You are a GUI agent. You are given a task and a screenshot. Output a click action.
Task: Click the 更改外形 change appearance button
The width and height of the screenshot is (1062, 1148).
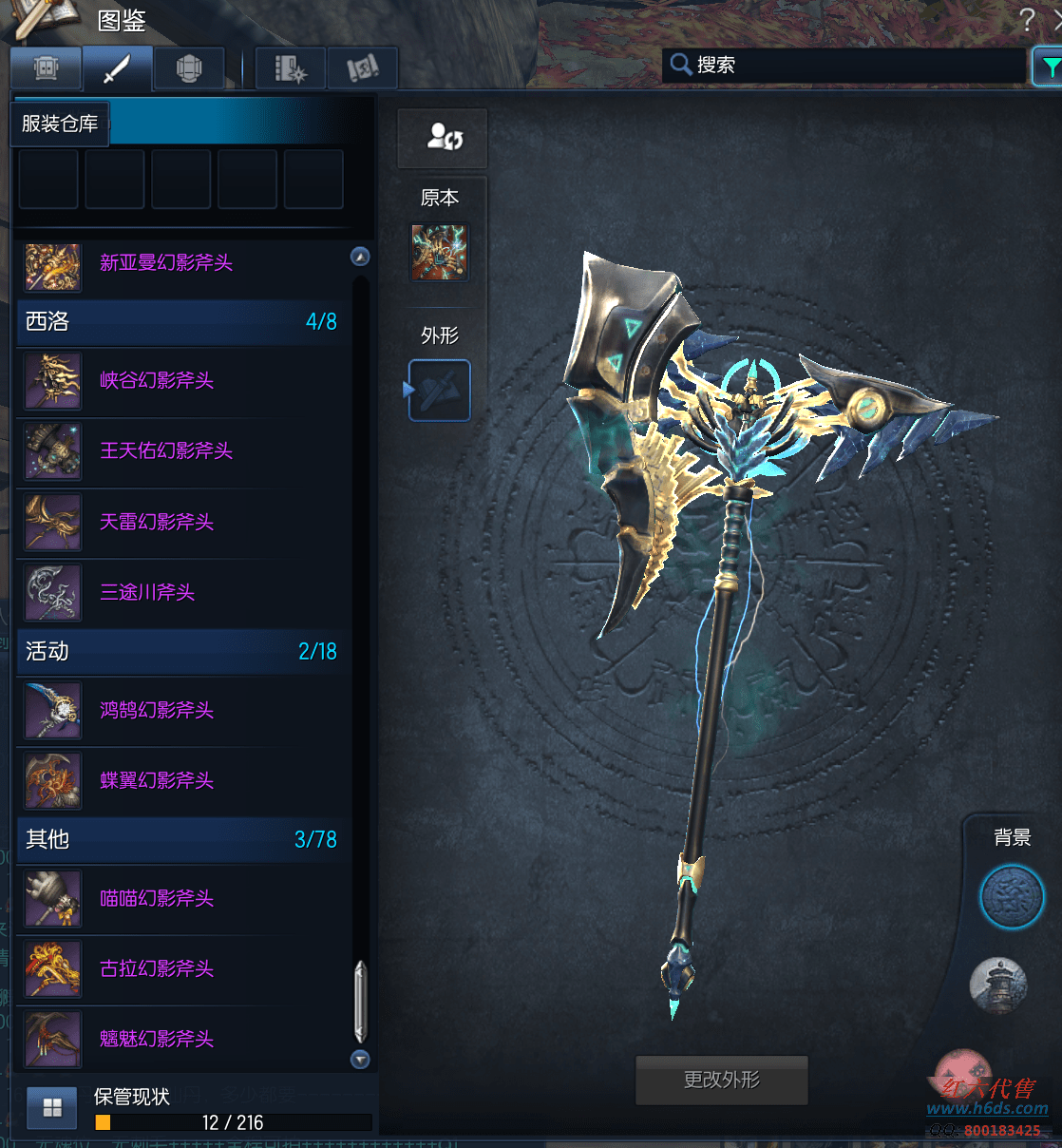(721, 1080)
